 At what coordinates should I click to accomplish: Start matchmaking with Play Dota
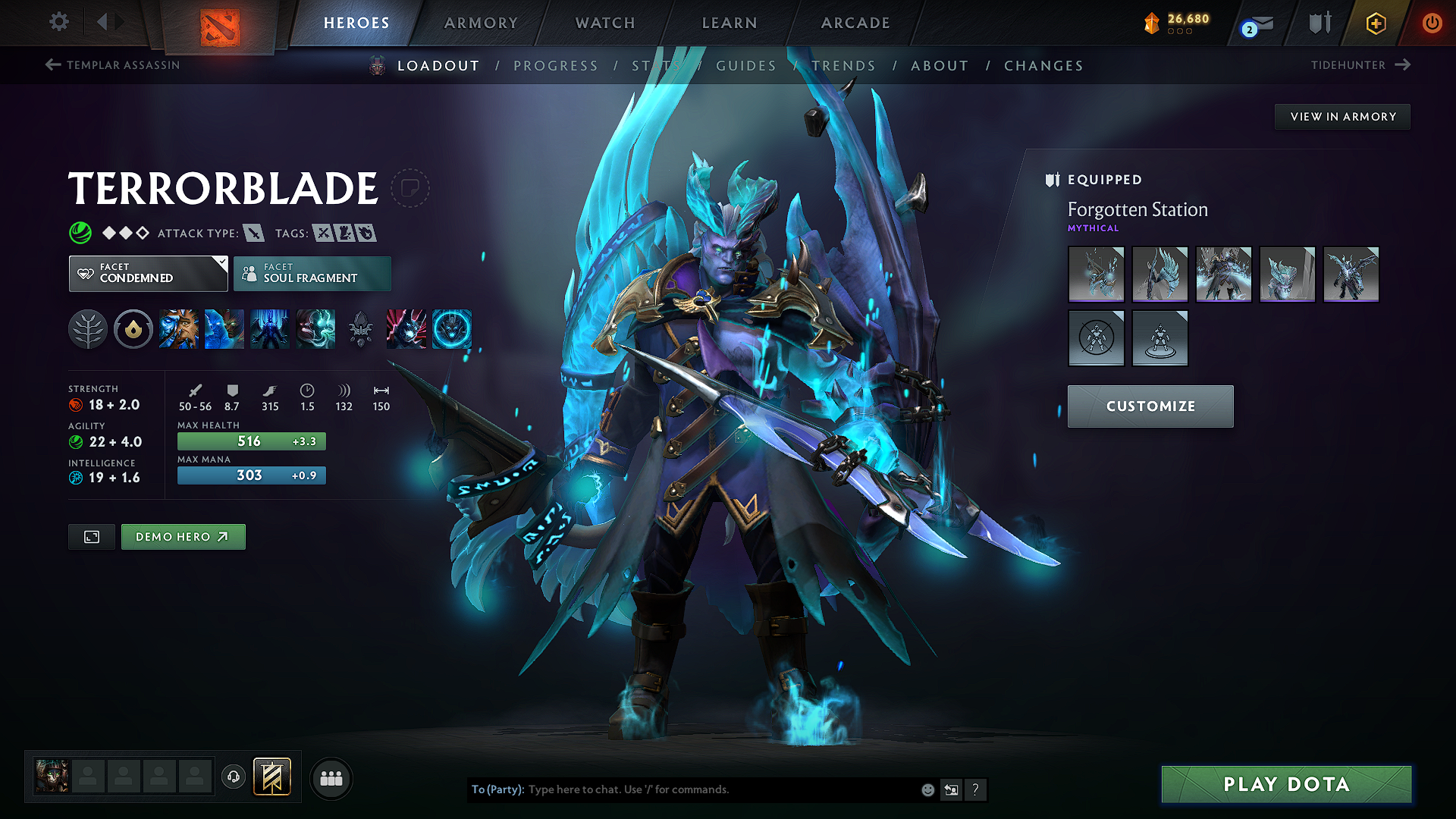(x=1286, y=784)
